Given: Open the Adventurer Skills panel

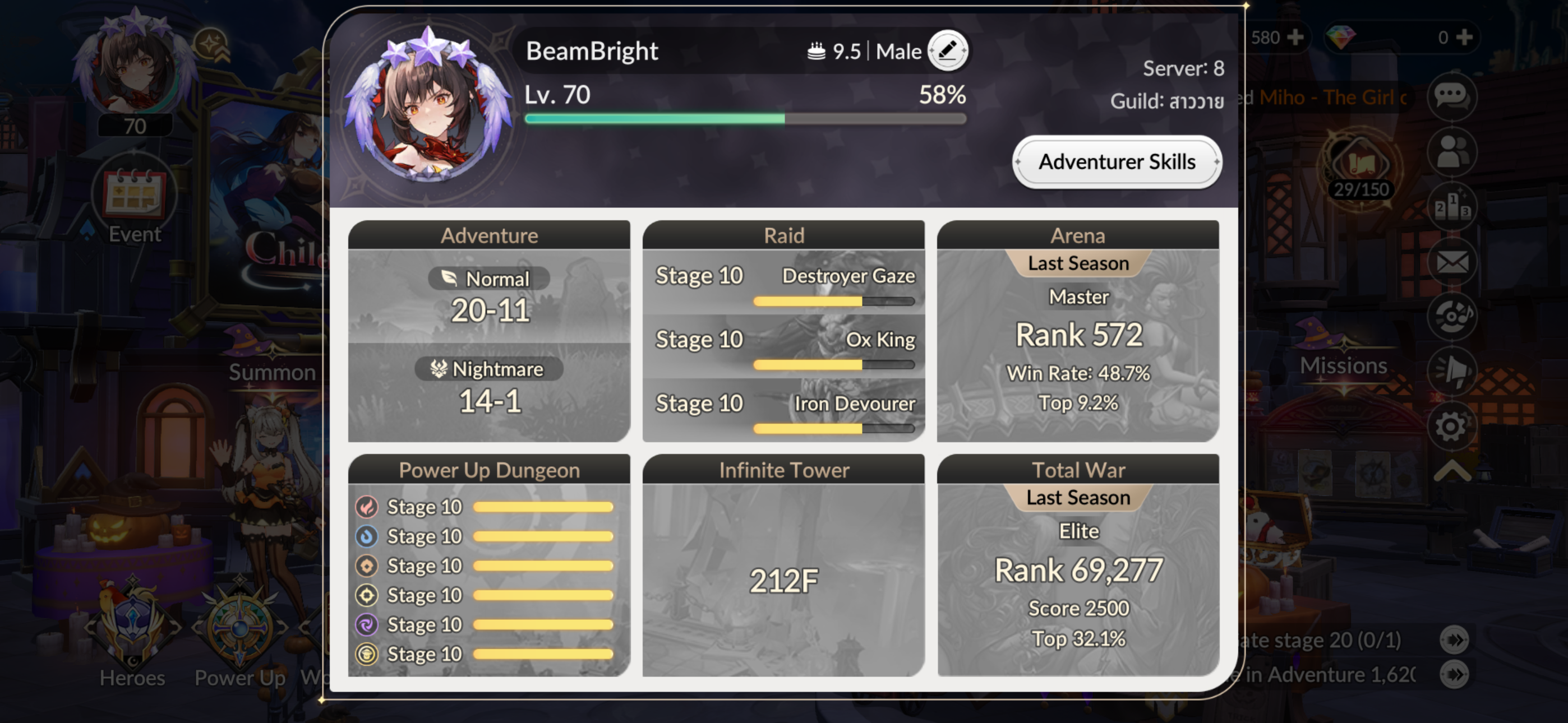Looking at the screenshot, I should click(1117, 162).
